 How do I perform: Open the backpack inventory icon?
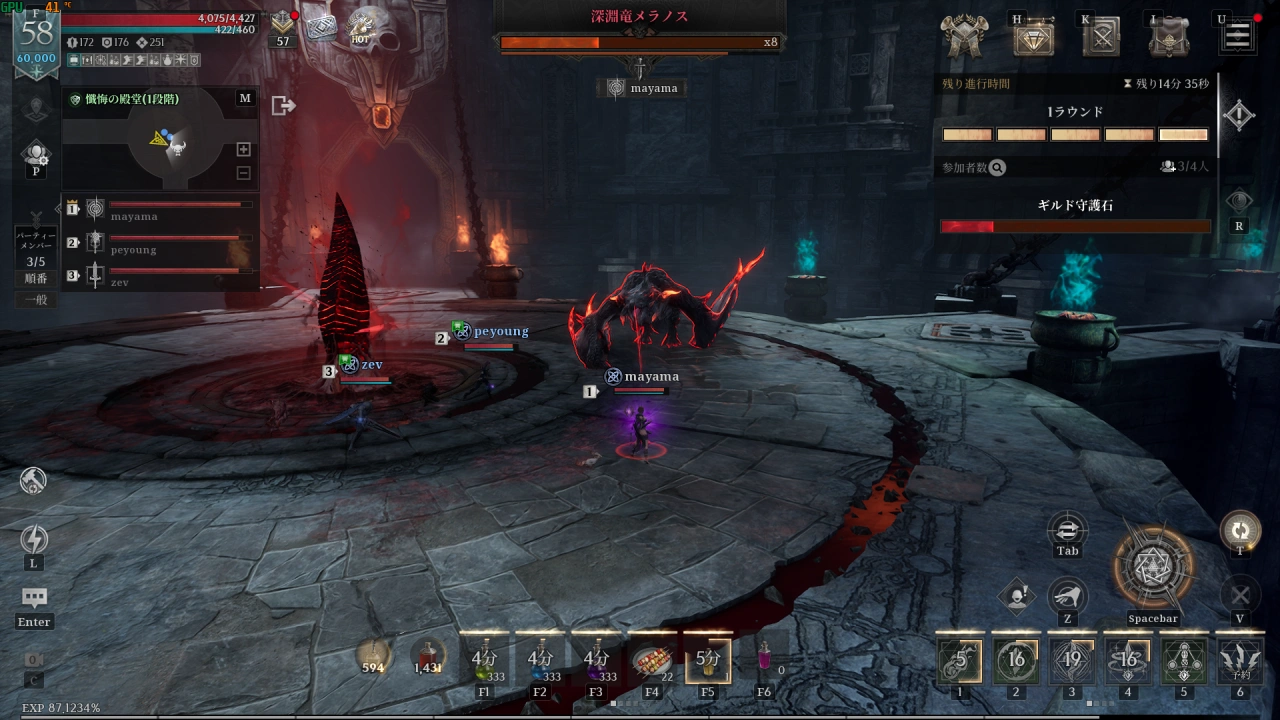pyautogui.click(x=1169, y=38)
